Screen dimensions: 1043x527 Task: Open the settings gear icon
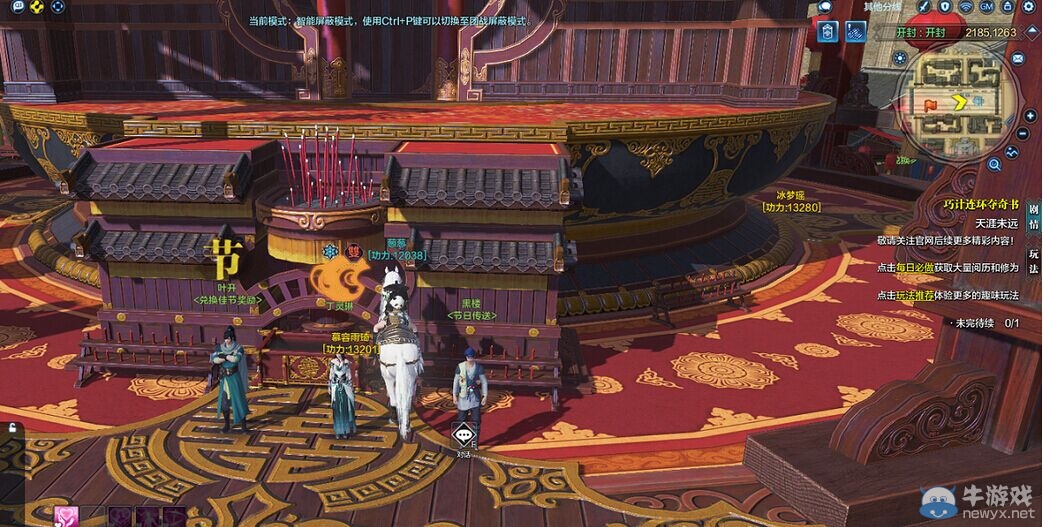click(1028, 7)
